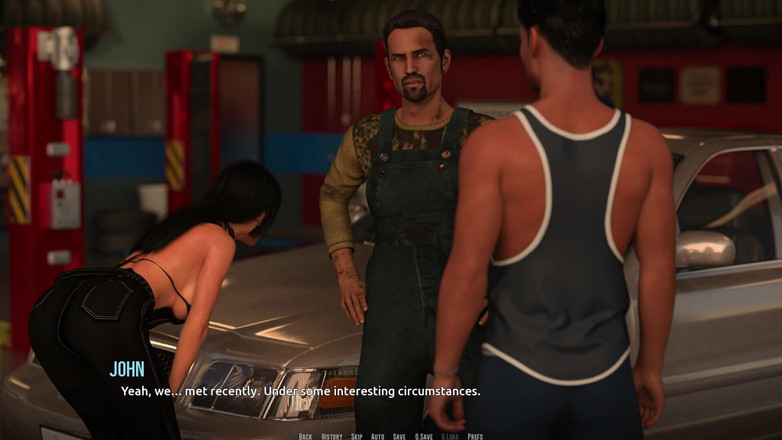
Task: Click the Q.Load quick load button
Action: click(x=450, y=436)
